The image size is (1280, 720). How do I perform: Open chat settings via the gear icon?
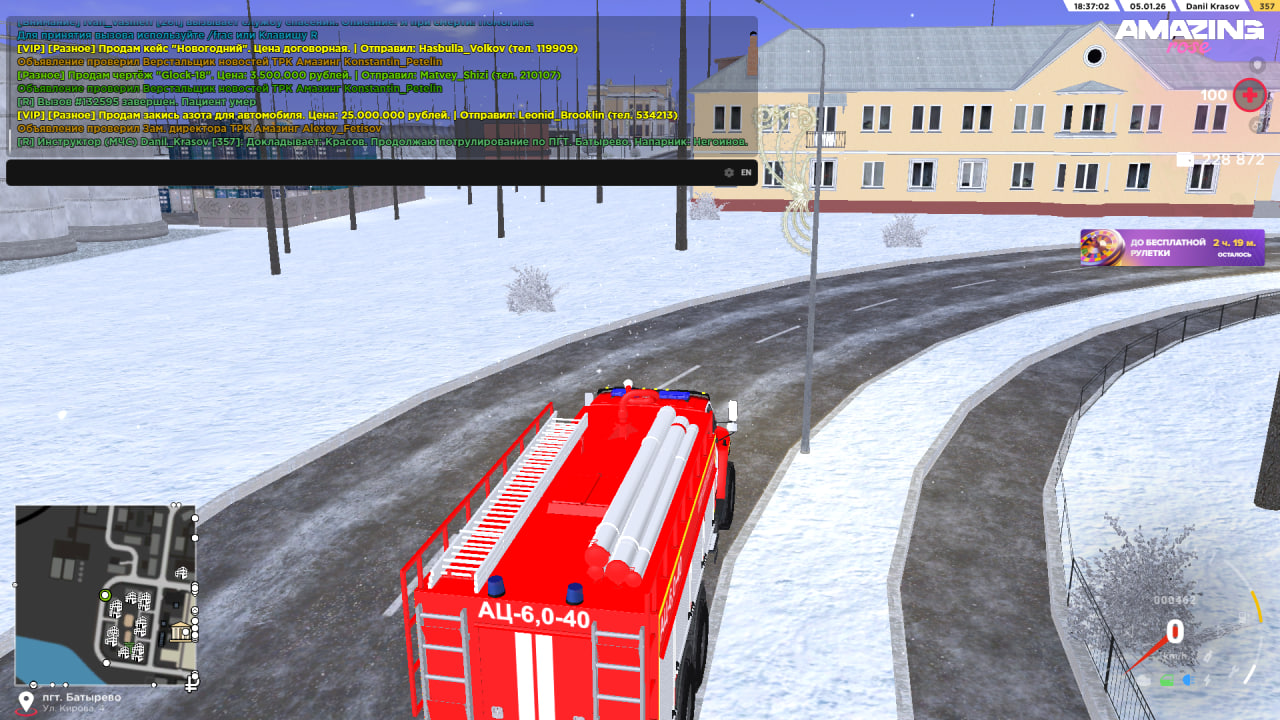click(729, 173)
